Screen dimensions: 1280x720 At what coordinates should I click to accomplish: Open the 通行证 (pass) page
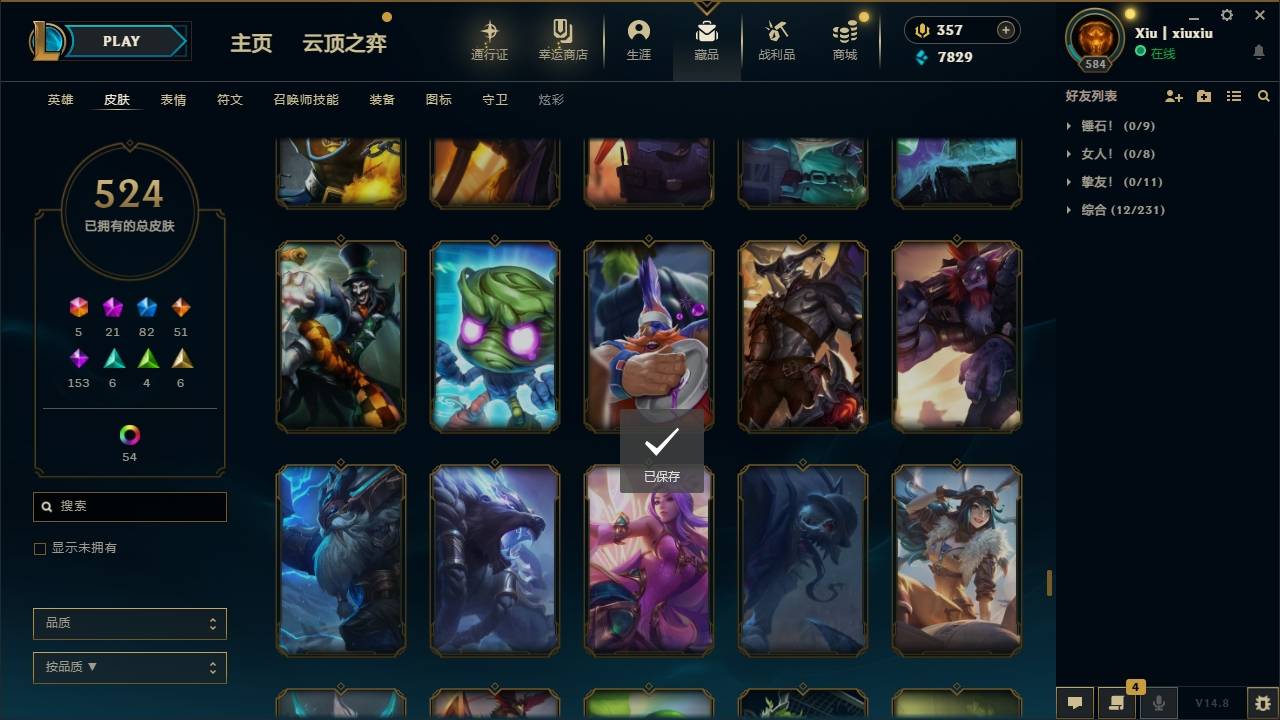(489, 40)
